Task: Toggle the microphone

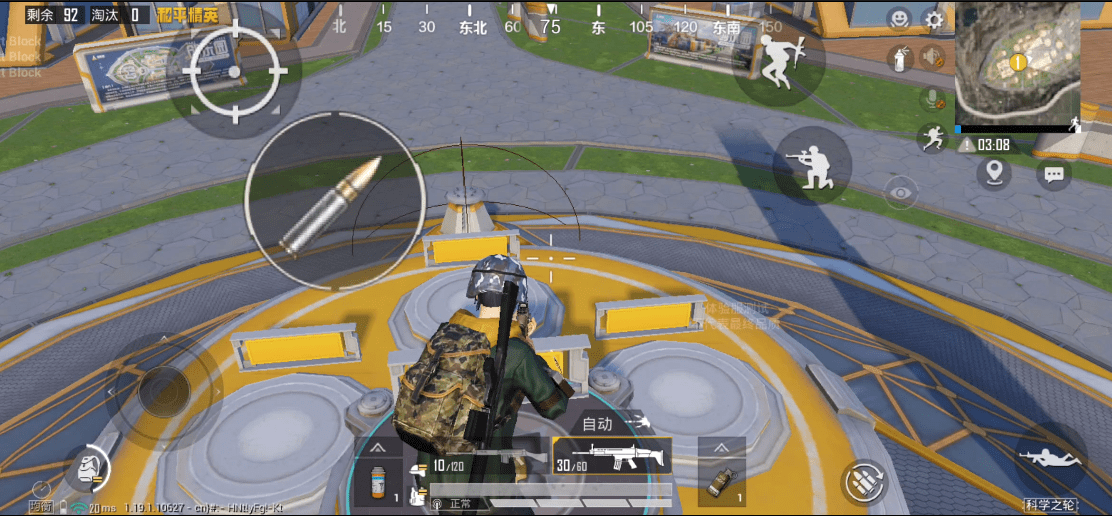Action: point(933,98)
